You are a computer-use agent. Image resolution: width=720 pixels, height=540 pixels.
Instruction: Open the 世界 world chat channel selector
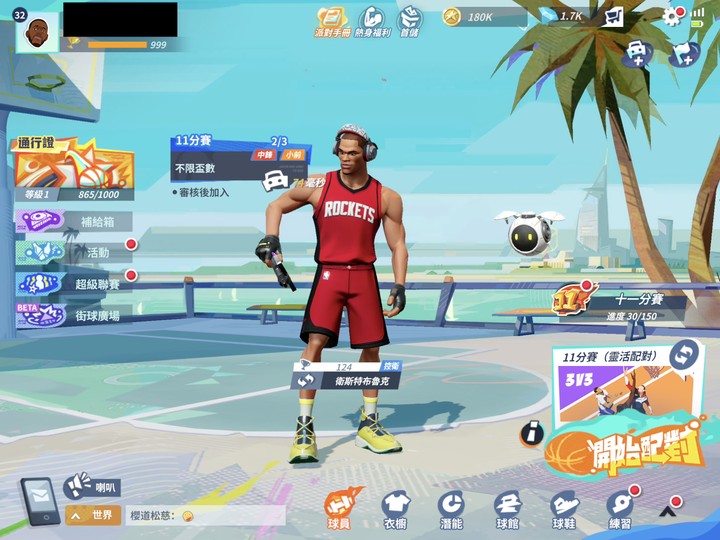point(94,515)
